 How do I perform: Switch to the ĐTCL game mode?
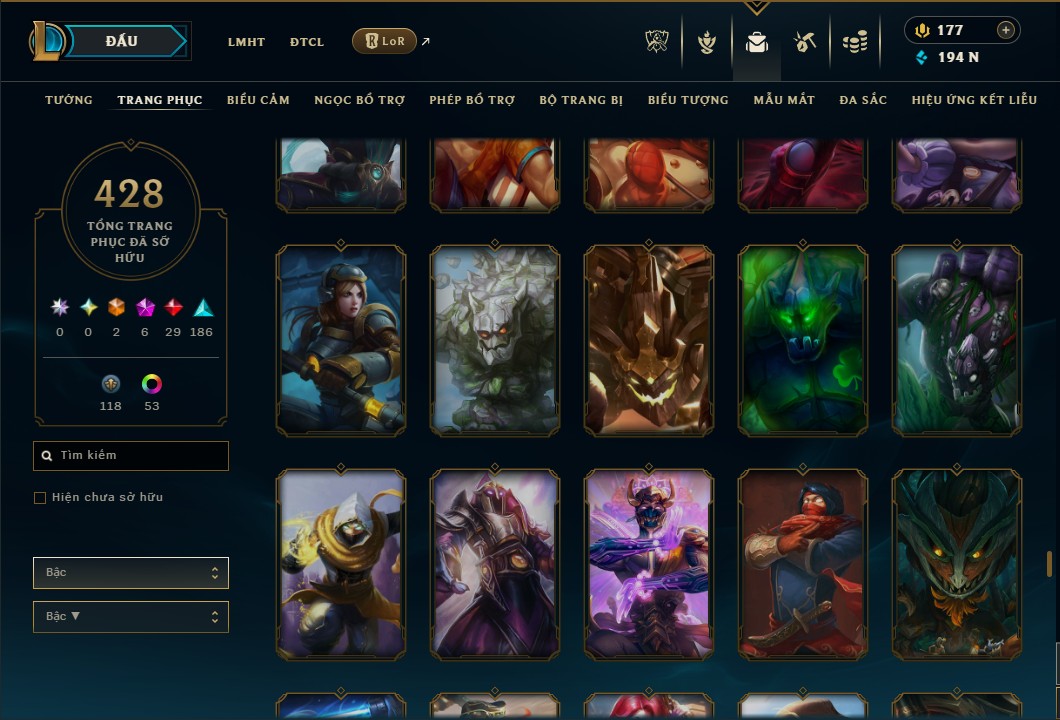pyautogui.click(x=307, y=42)
